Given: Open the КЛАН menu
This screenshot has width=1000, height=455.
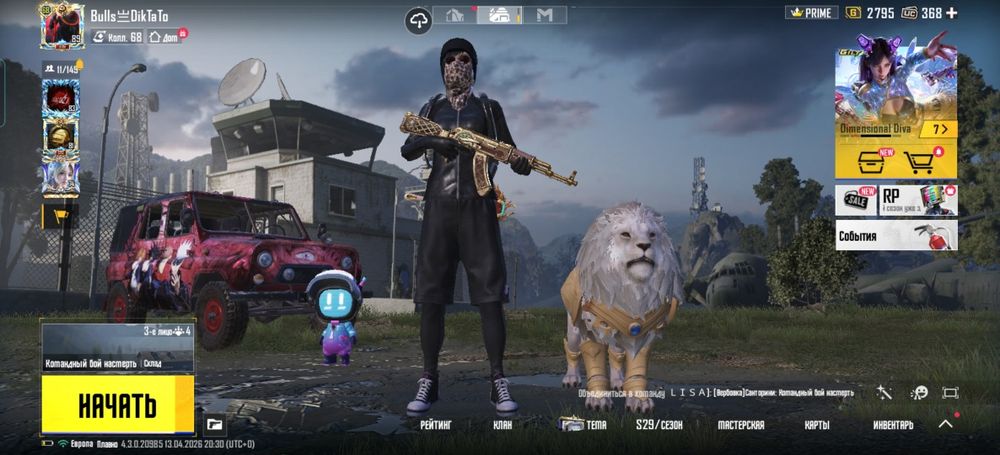Looking at the screenshot, I should [x=502, y=425].
